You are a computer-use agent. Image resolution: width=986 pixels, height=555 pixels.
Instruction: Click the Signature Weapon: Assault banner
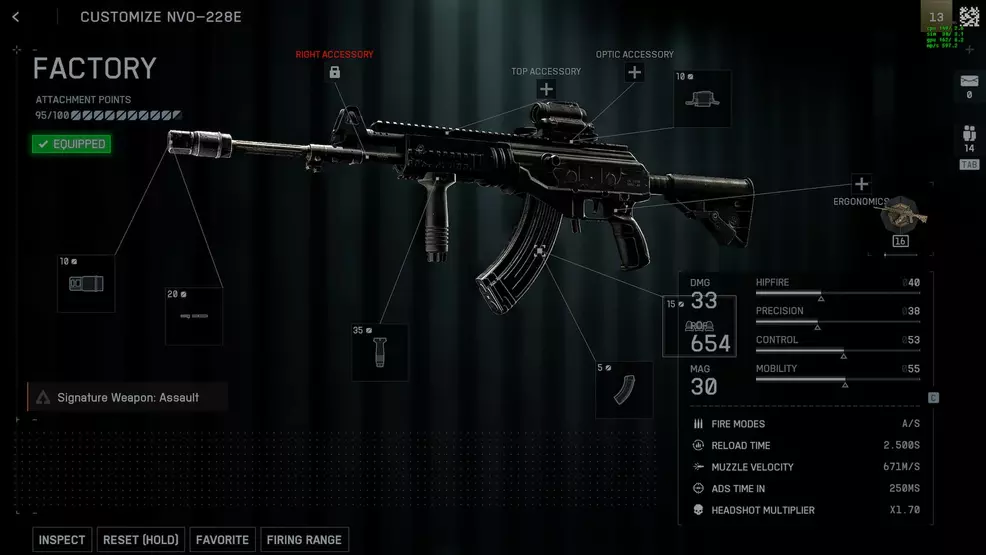[128, 397]
